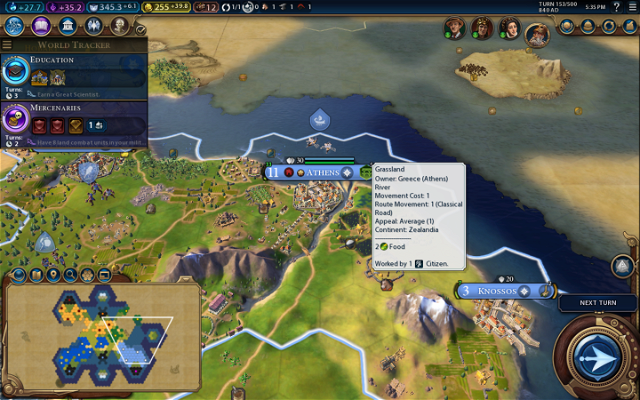Open the map search magnifier tool
The image size is (640, 400).
[x=71, y=274]
